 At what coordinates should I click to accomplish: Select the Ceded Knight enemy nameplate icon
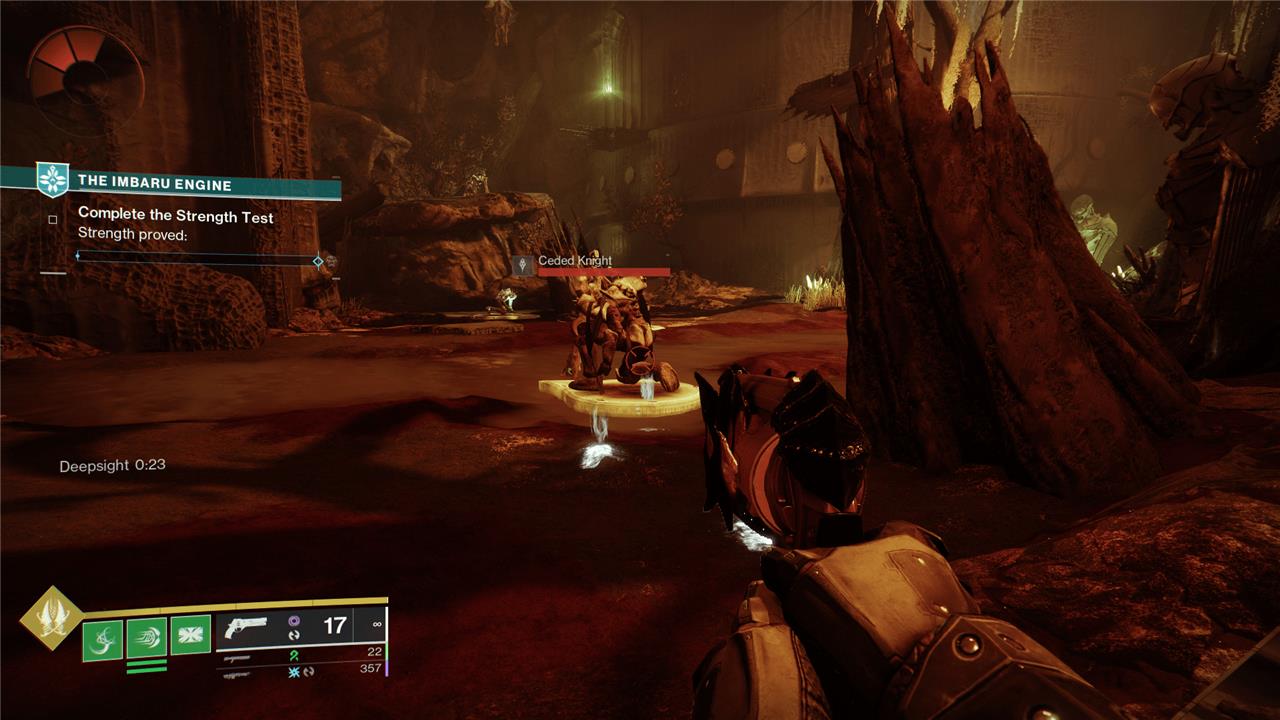(x=523, y=265)
